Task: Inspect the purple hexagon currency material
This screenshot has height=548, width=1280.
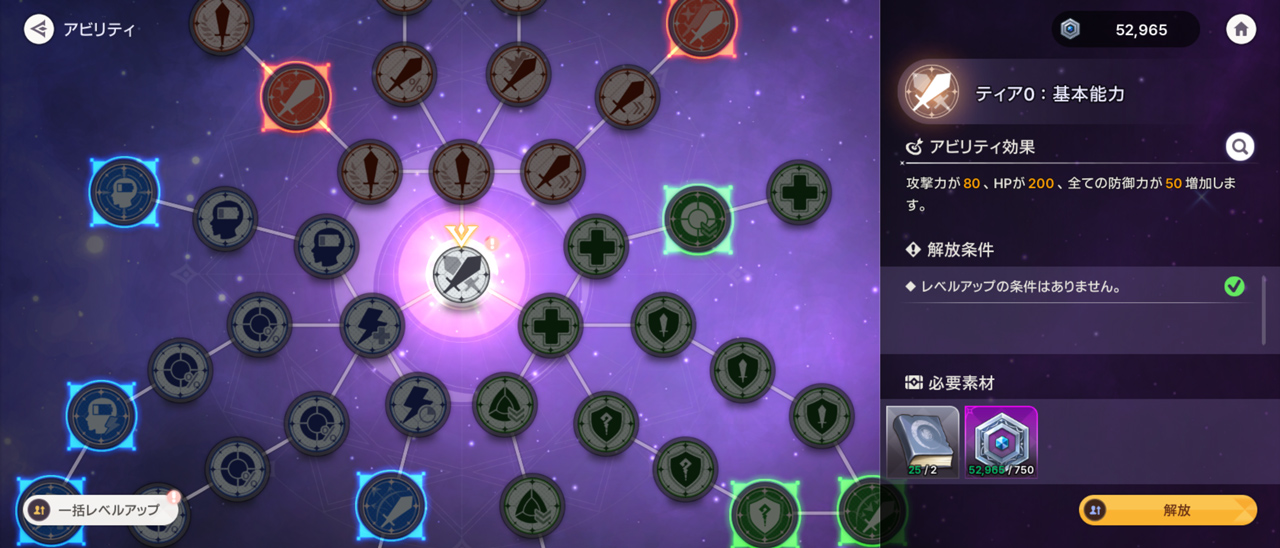Action: pyautogui.click(x=1001, y=441)
